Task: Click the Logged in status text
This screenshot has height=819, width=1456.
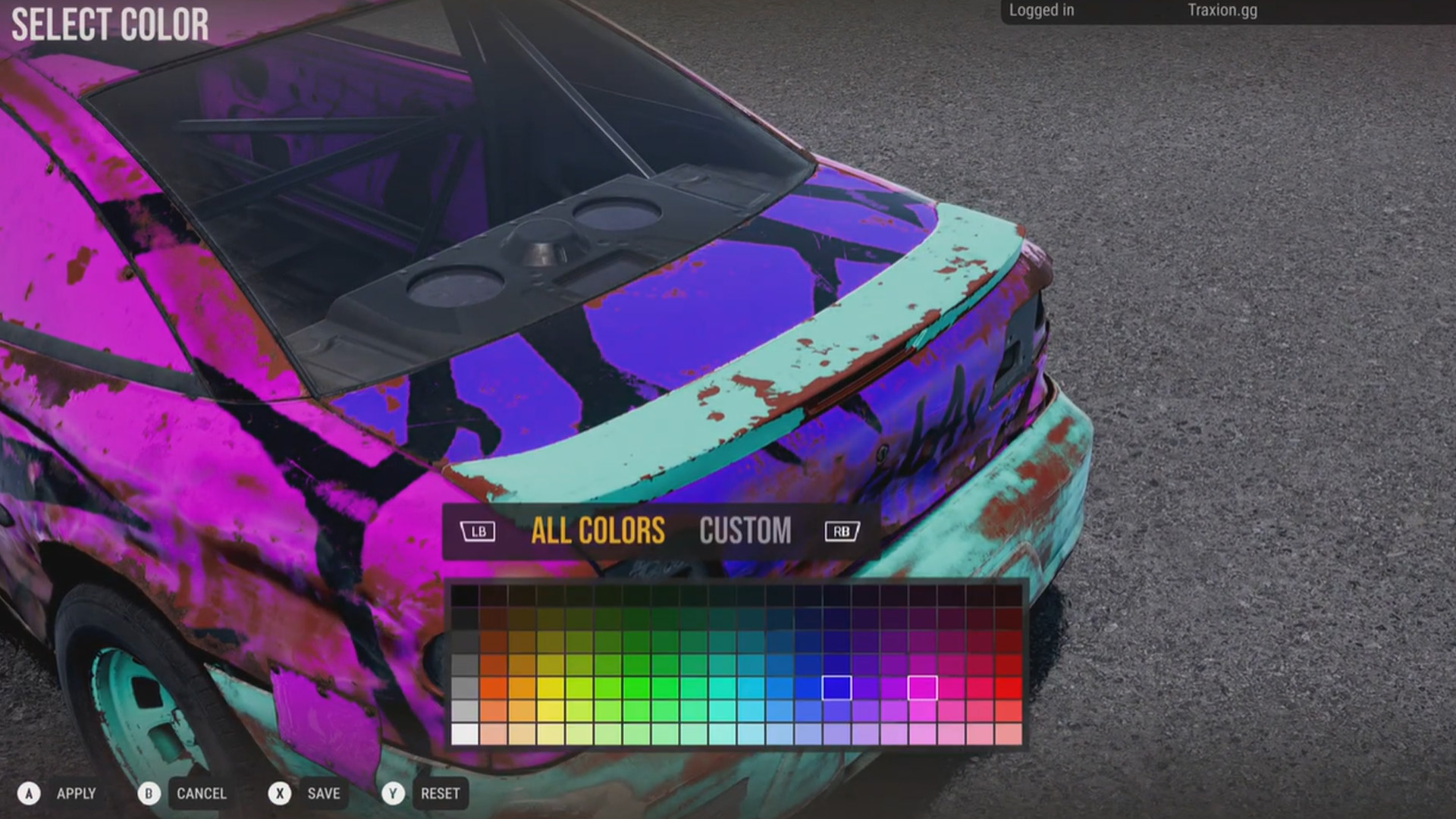Action: (x=1040, y=11)
